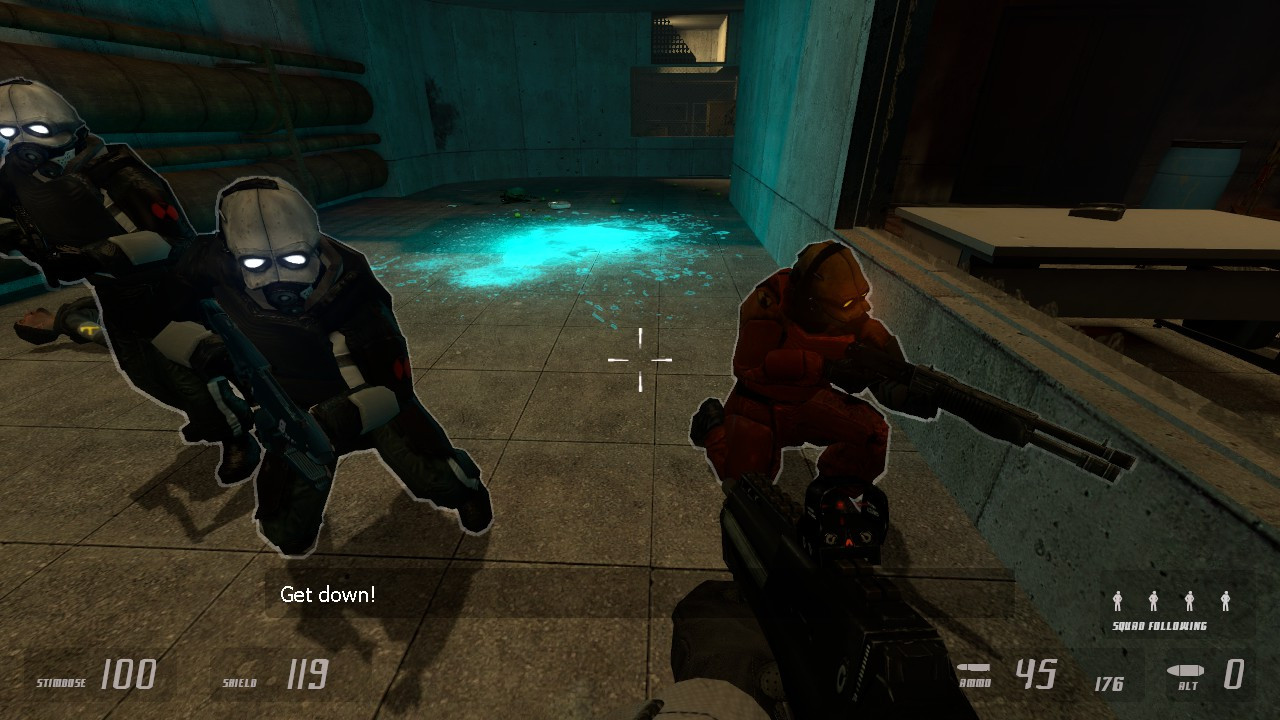The image size is (1280, 720).
Task: Click the reserve ammo count 176
Action: click(1109, 684)
